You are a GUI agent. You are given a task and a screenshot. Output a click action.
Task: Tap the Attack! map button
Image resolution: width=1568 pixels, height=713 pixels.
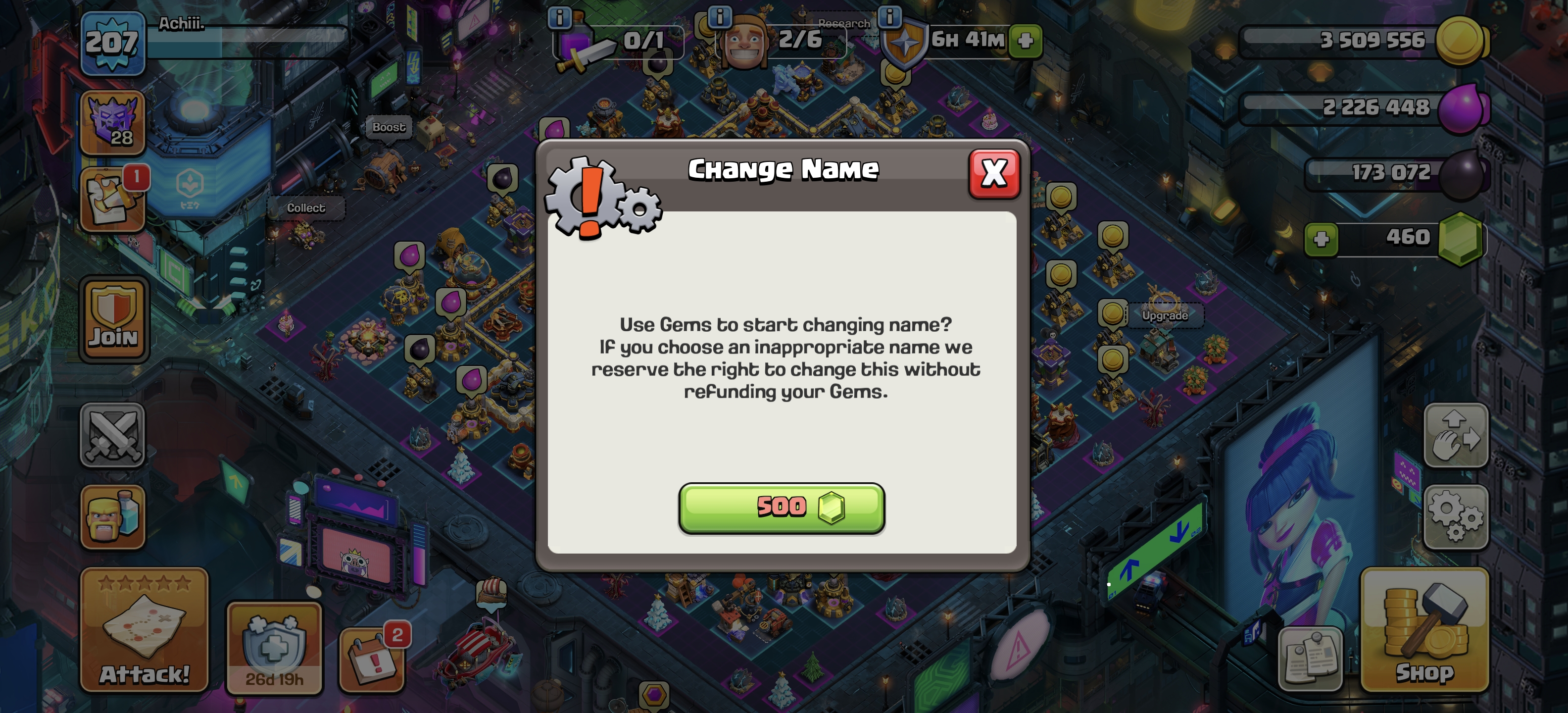pos(144,630)
